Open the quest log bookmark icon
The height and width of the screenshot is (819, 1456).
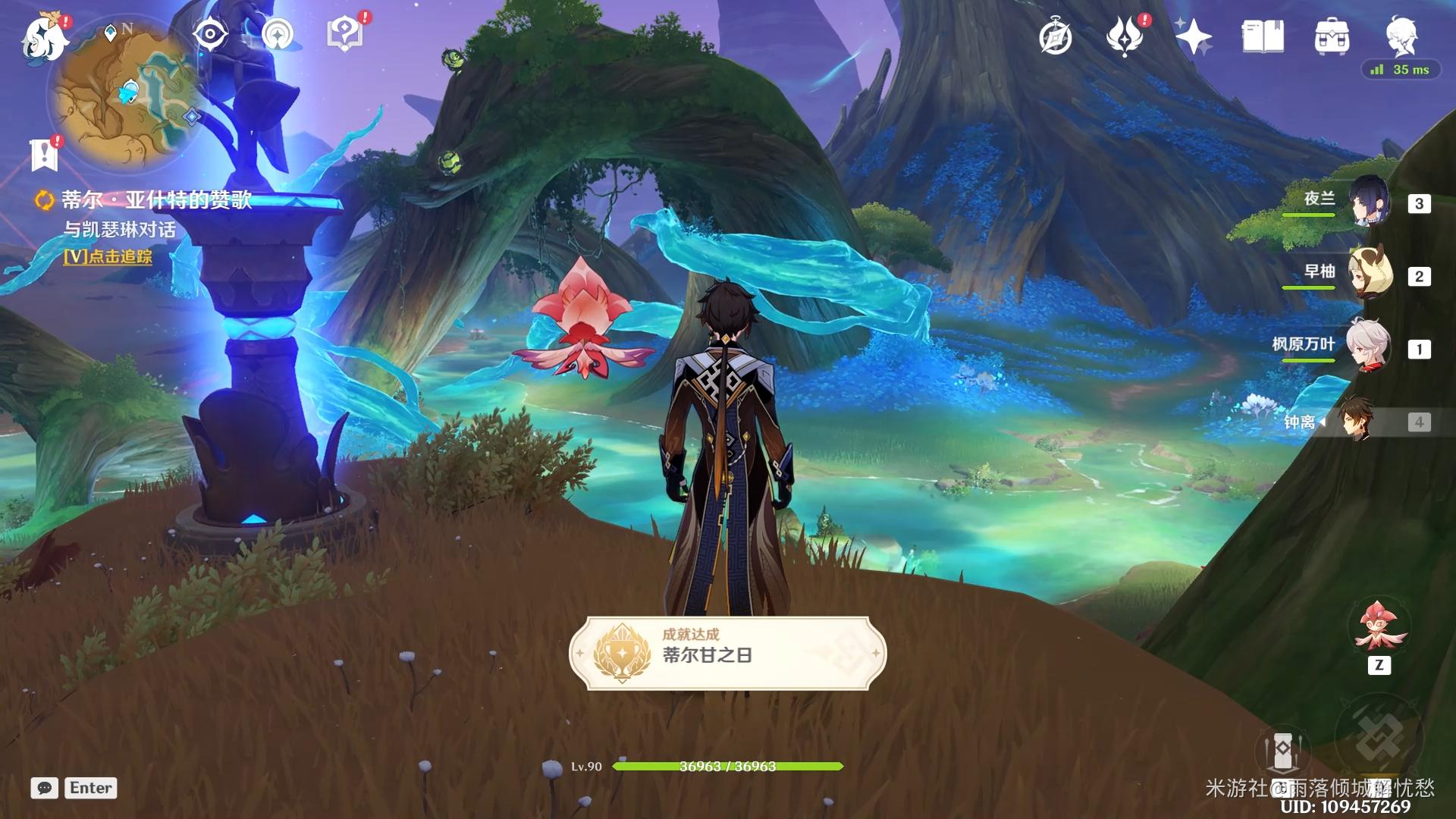45,154
